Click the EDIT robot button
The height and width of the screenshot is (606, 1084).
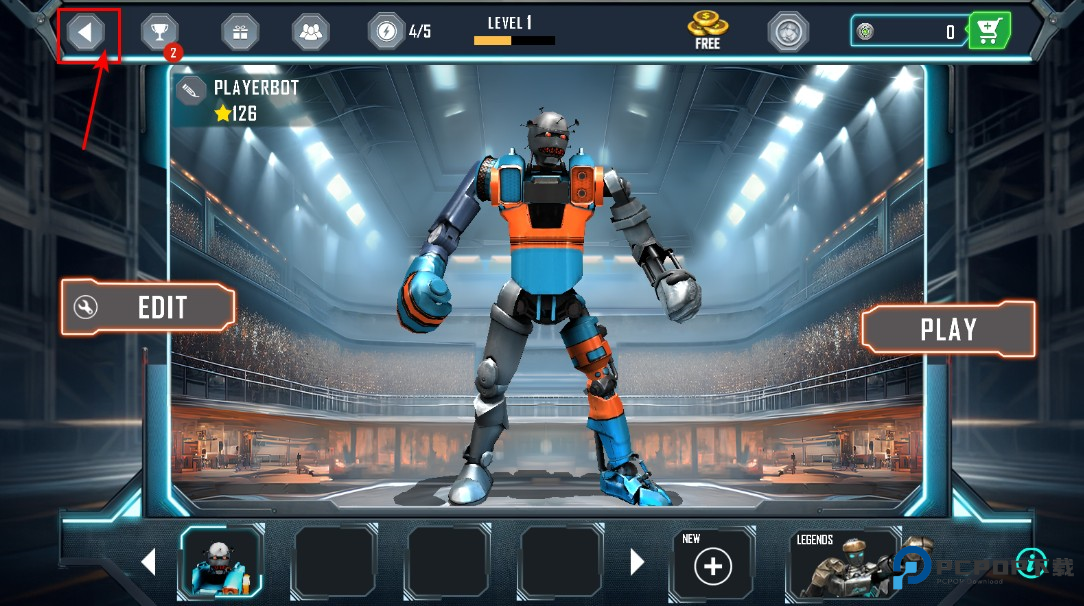click(x=148, y=308)
